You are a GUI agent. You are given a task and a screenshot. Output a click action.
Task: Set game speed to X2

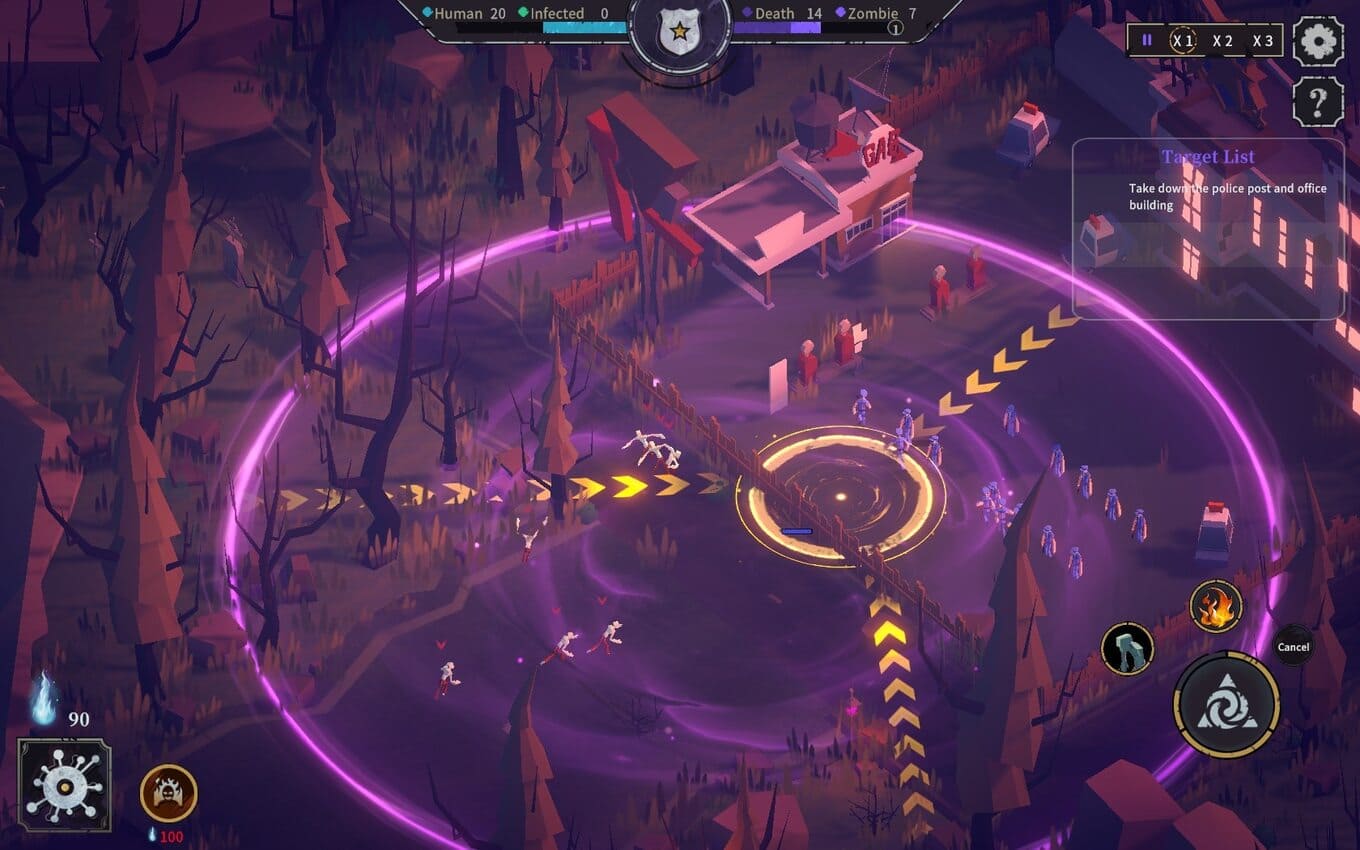tap(1223, 41)
